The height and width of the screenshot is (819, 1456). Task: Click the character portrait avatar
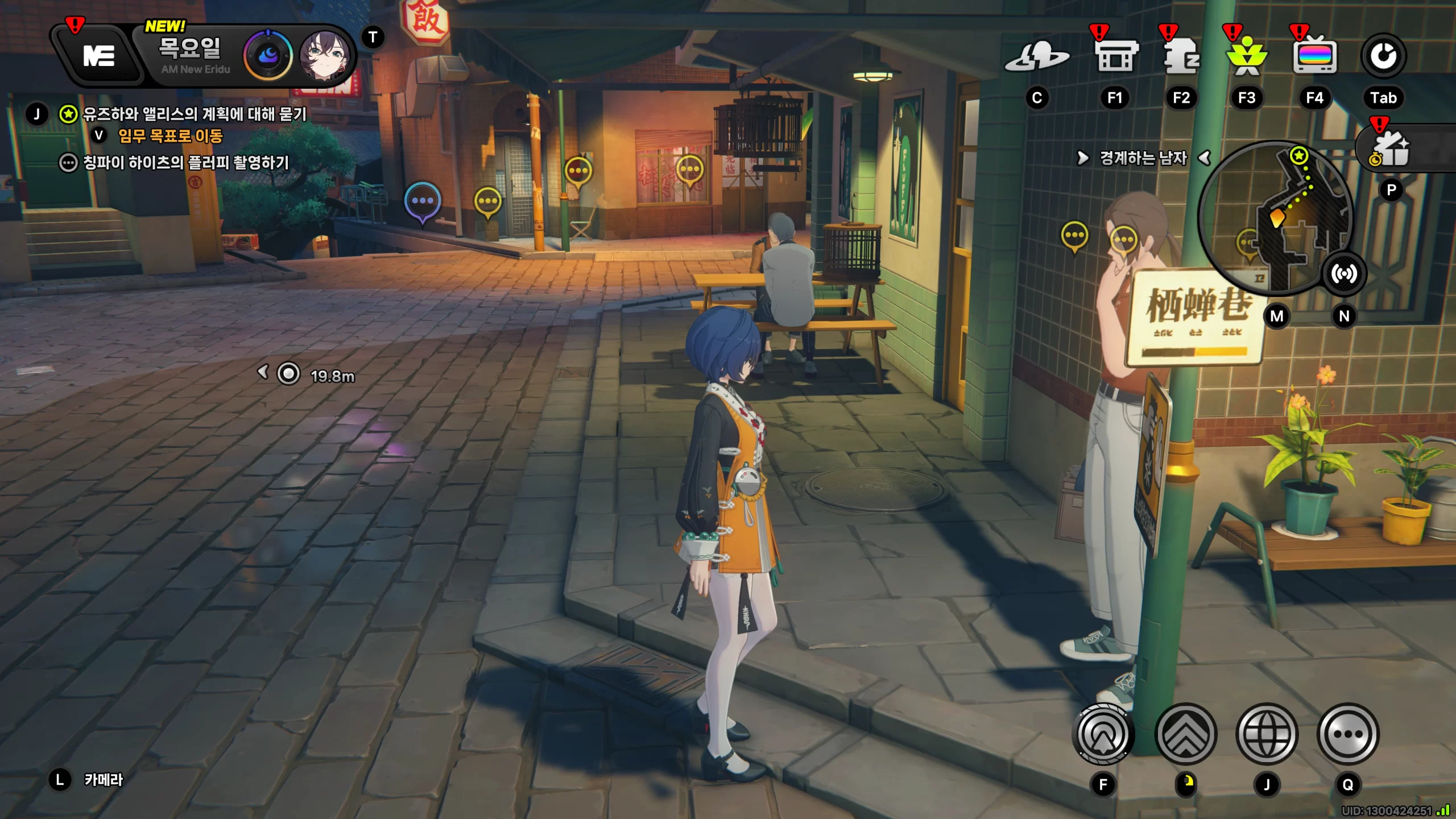[x=325, y=56]
